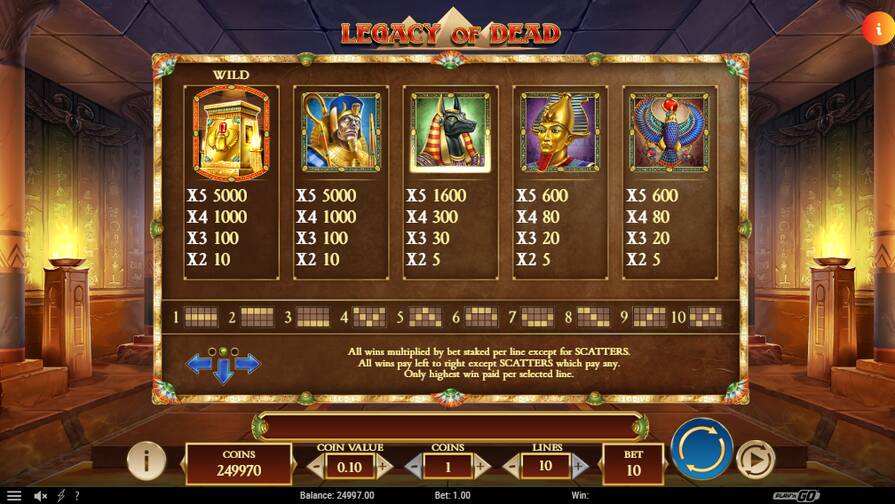Decrease the coin value
895x504 pixels.
[x=316, y=466]
